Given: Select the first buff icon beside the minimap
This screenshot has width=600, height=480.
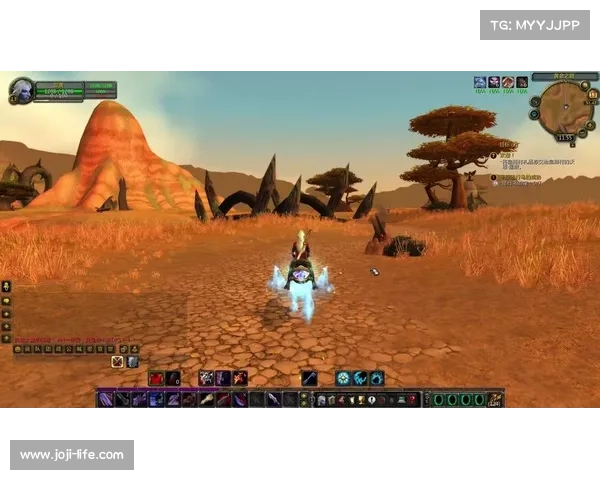Looking at the screenshot, I should [480, 82].
